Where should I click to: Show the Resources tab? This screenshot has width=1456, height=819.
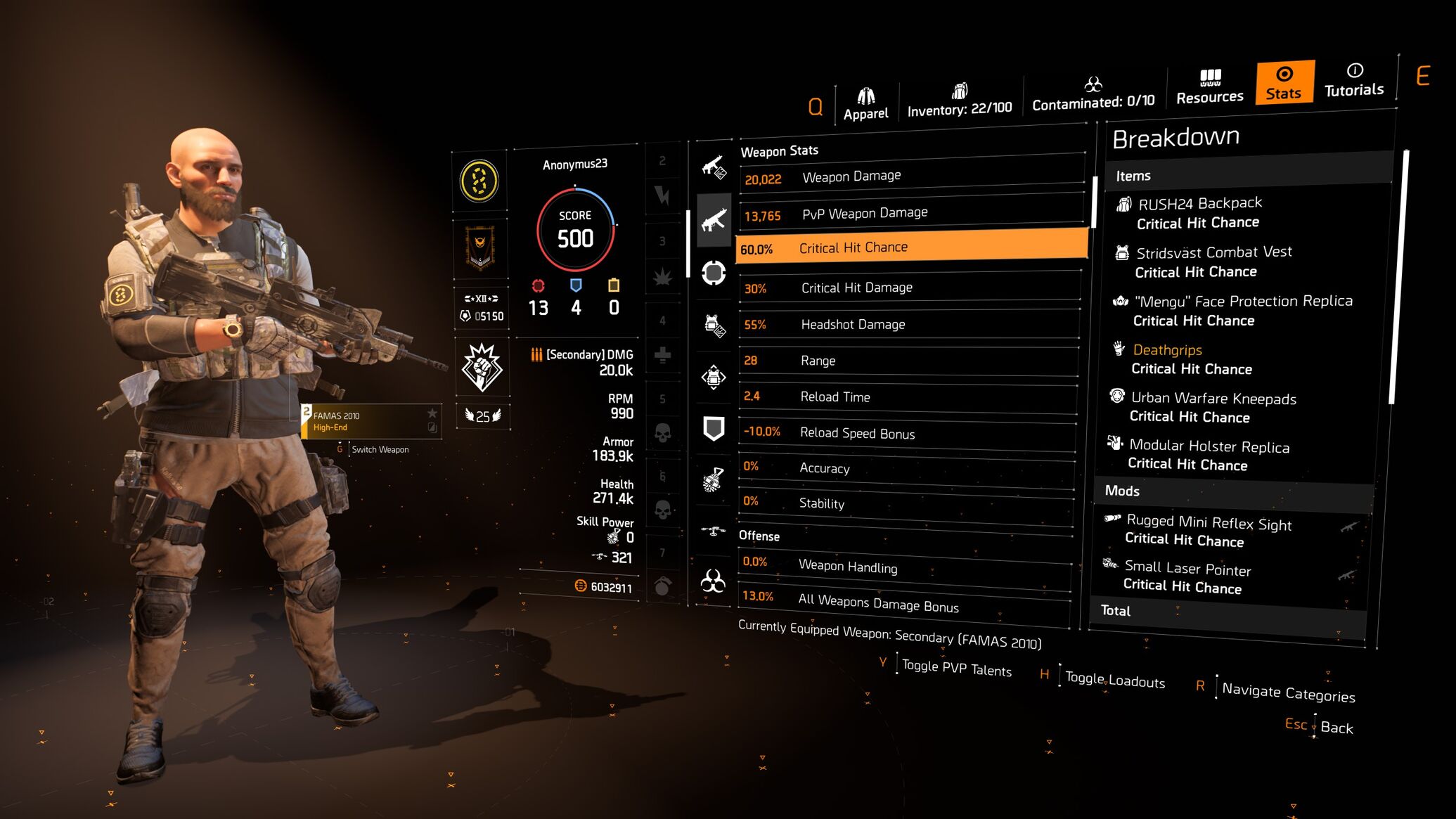coord(1209,87)
